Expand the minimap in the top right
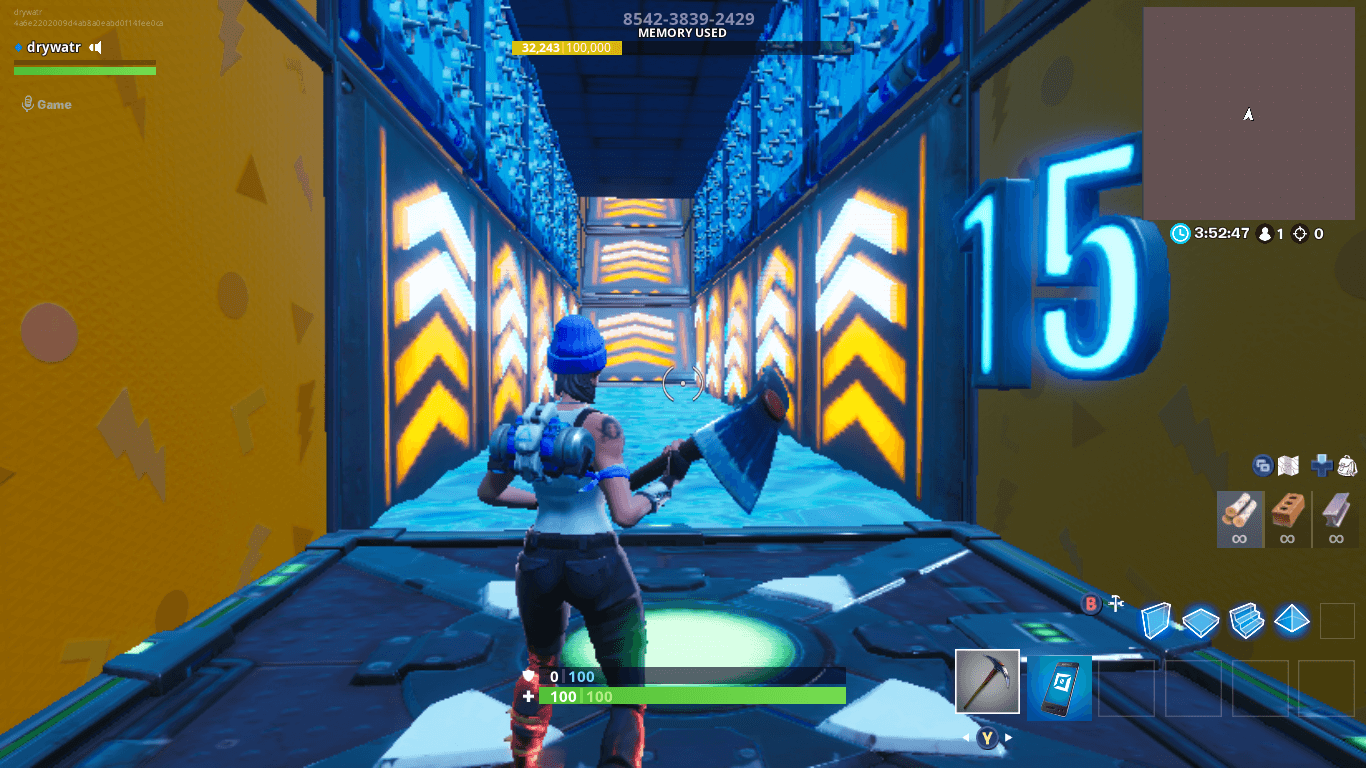 click(x=1249, y=113)
